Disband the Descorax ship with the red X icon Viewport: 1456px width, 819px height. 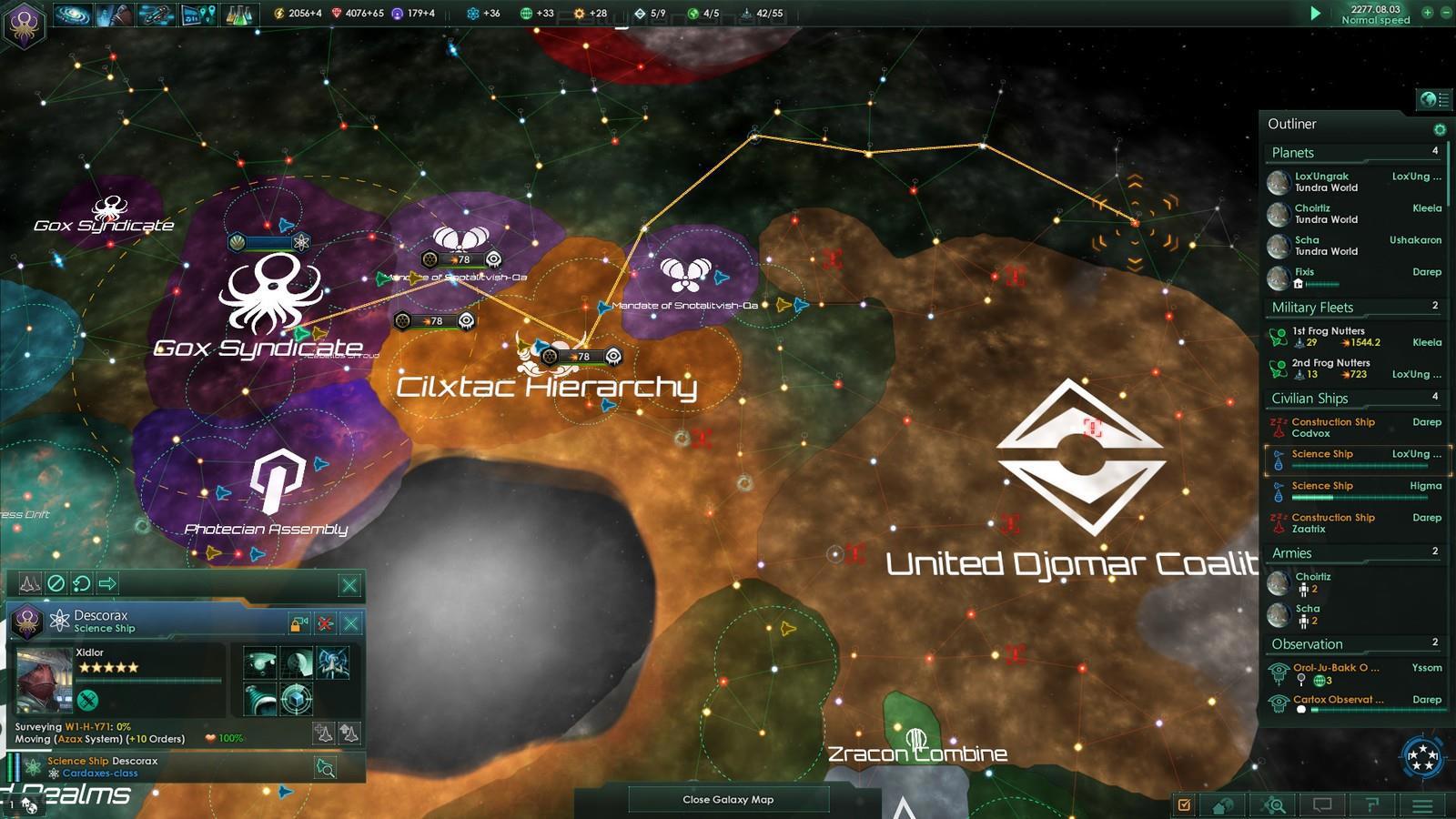[x=325, y=623]
